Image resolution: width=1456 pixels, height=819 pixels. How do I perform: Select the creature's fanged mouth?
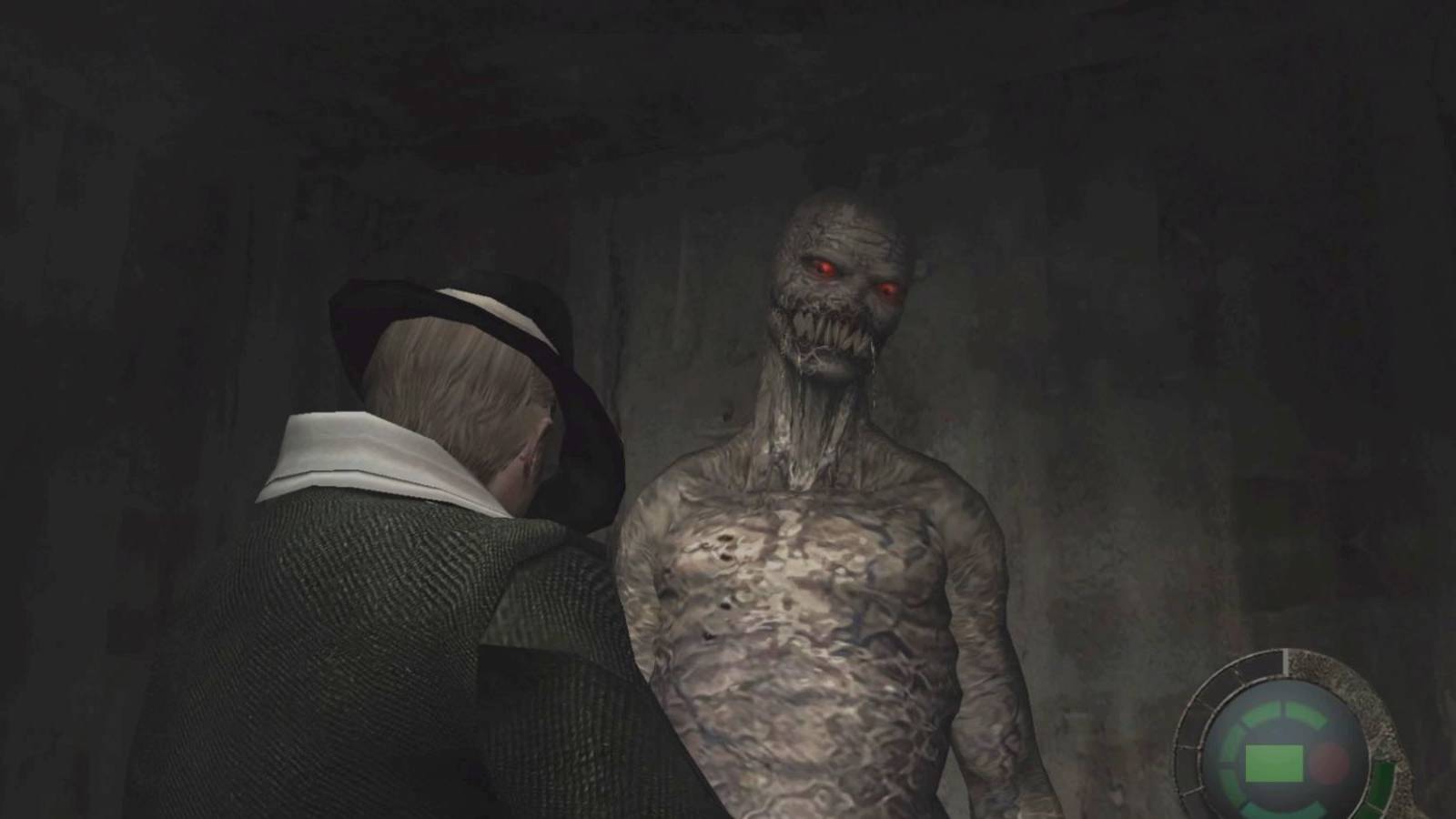pyautogui.click(x=828, y=332)
